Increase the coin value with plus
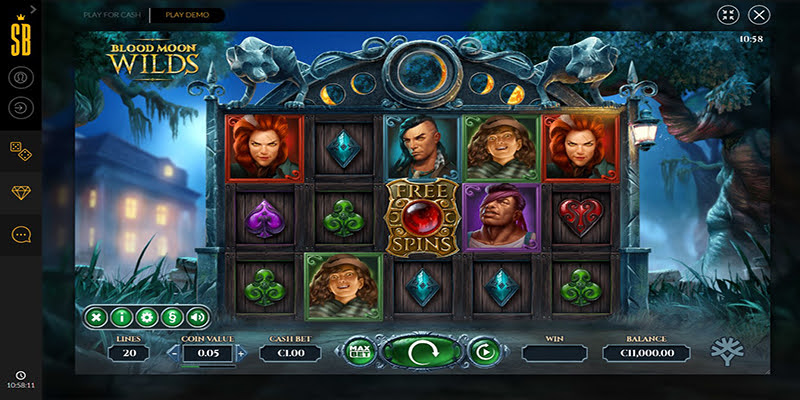The height and width of the screenshot is (400, 800). tap(240, 353)
